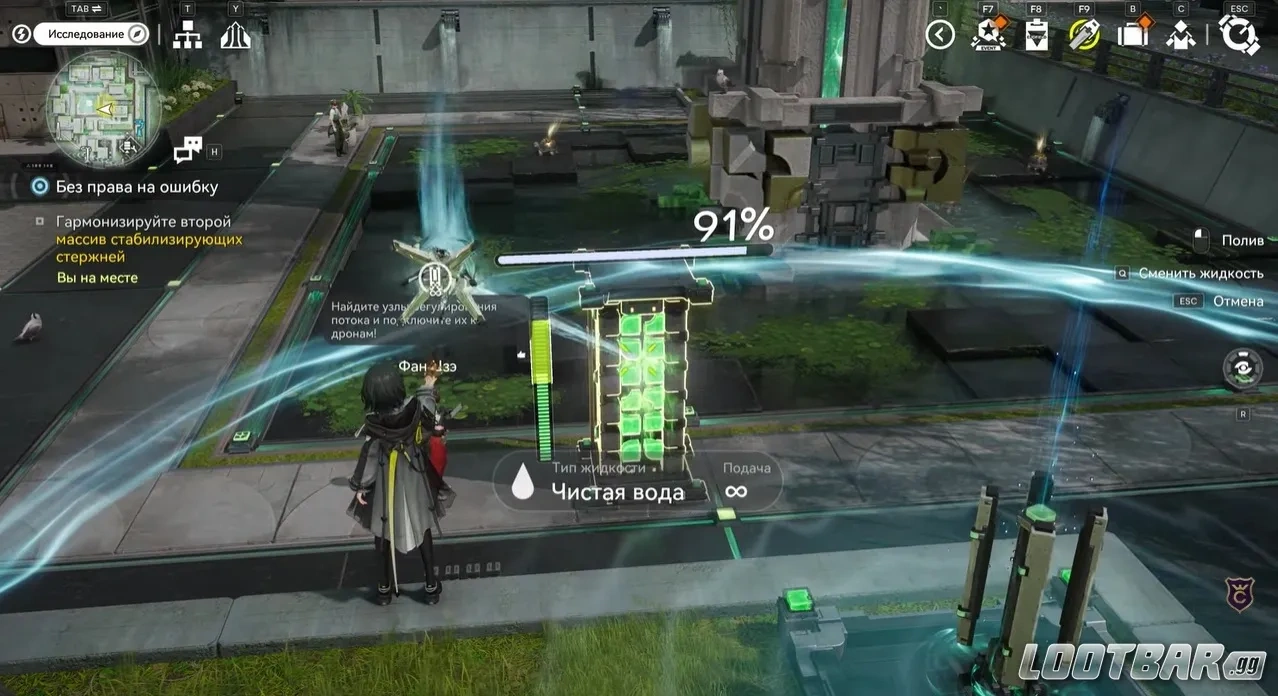The width and height of the screenshot is (1278, 696).
Task: Open the main menu ring icon
Action: 1239,36
